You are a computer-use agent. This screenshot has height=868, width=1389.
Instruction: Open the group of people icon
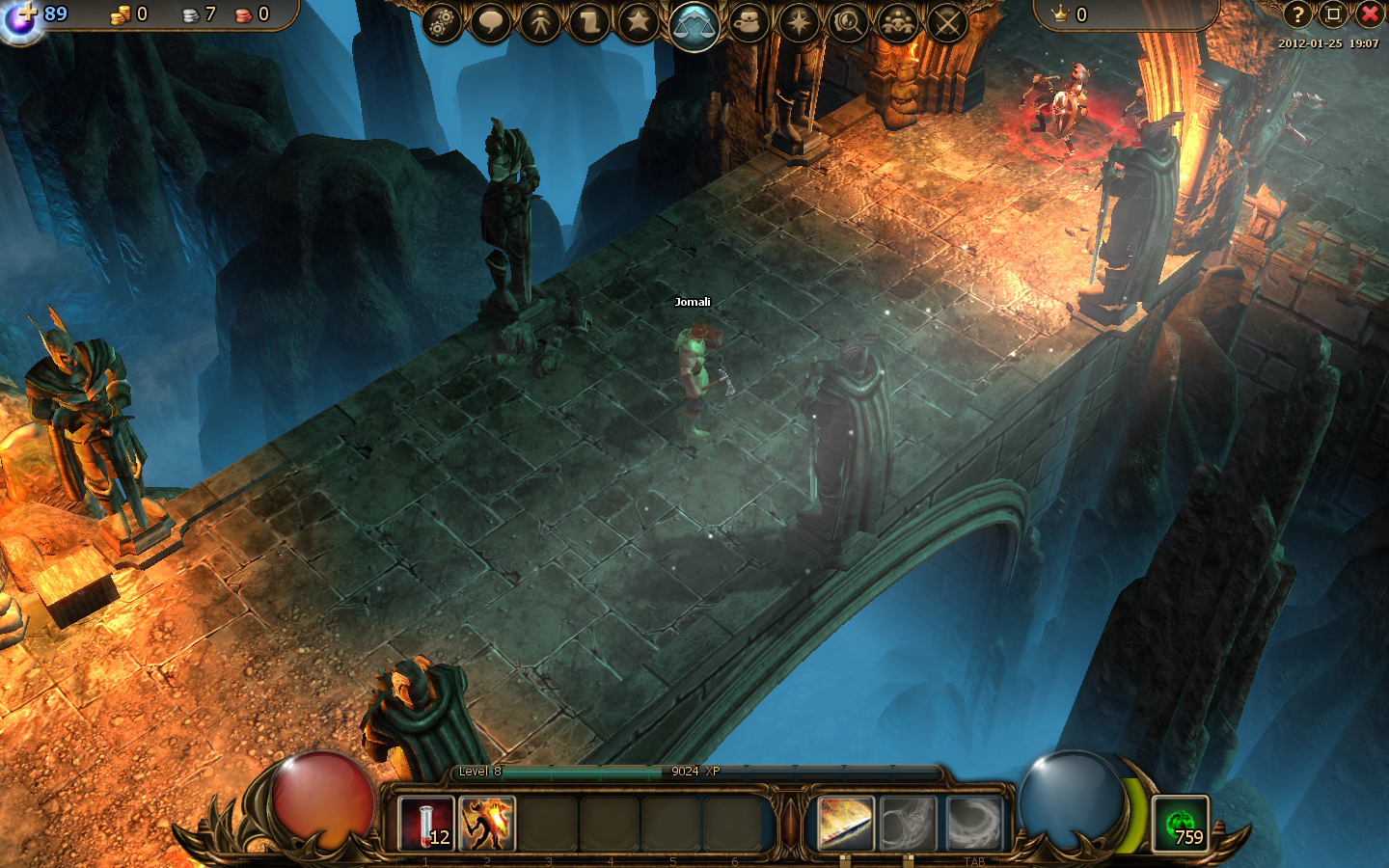pyautogui.click(x=897, y=22)
